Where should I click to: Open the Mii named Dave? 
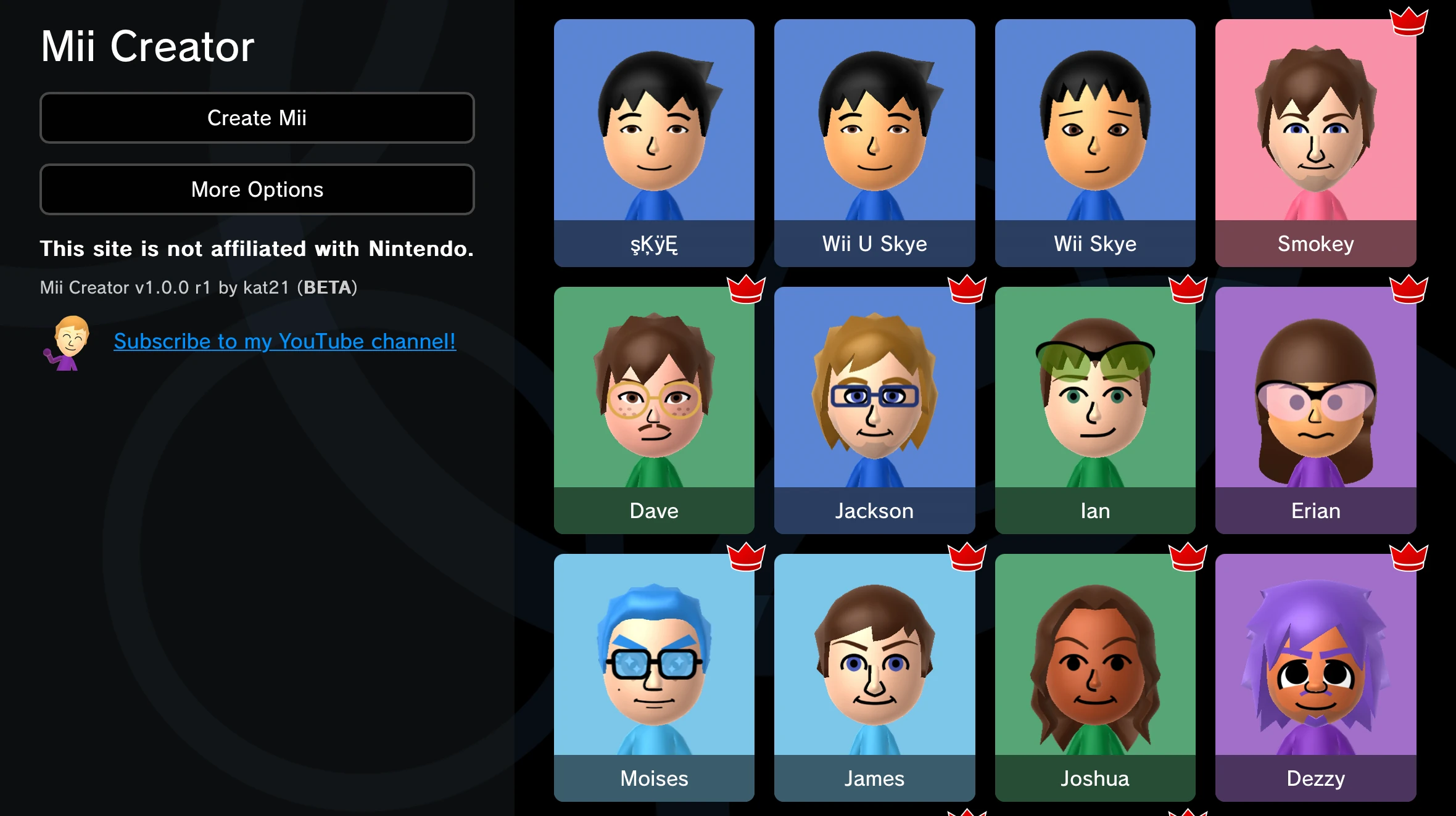tap(654, 407)
